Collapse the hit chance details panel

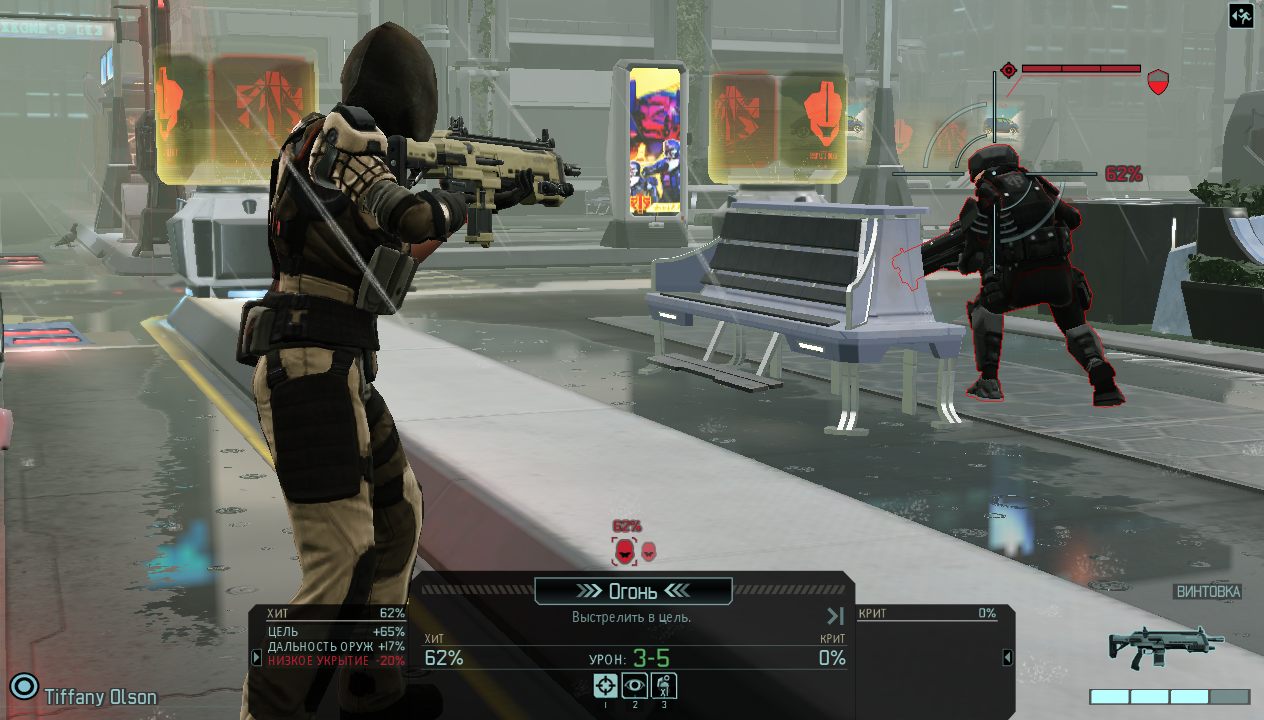256,657
